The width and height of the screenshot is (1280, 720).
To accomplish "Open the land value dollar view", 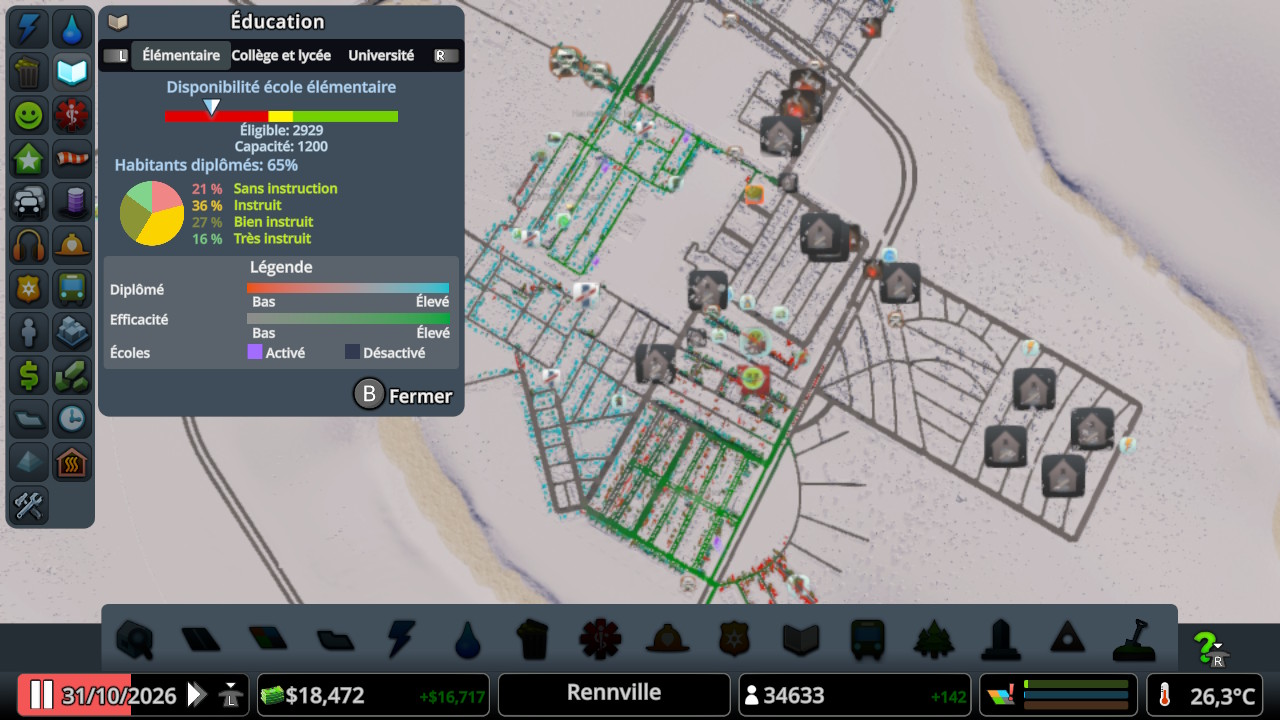I will (x=28, y=375).
